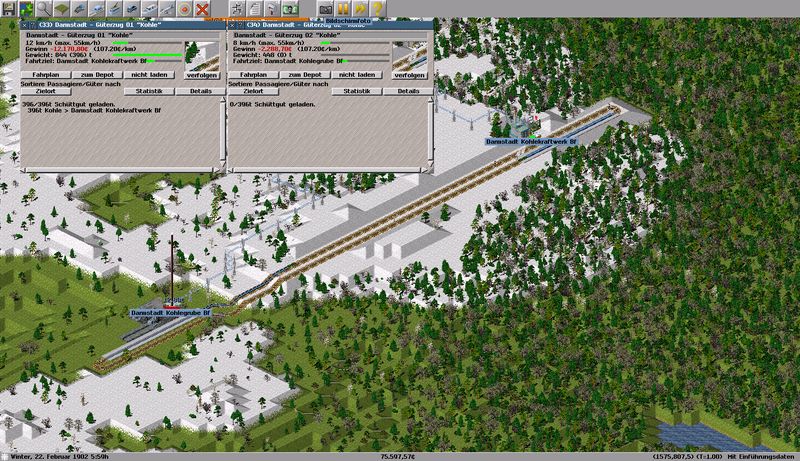Send Güterzug 01 zum Depot

click(x=97, y=73)
